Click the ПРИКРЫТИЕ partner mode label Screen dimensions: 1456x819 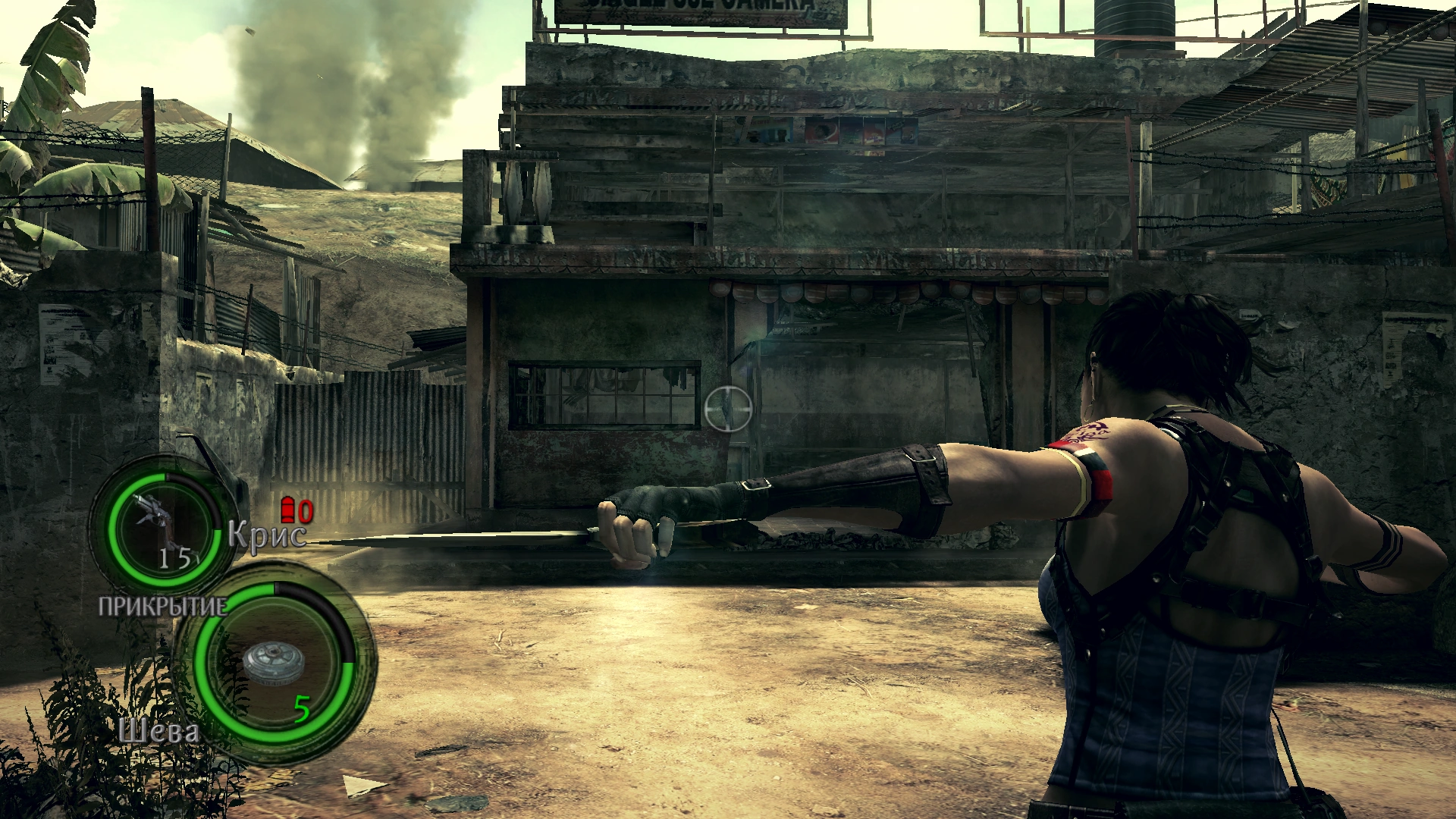[x=162, y=606]
